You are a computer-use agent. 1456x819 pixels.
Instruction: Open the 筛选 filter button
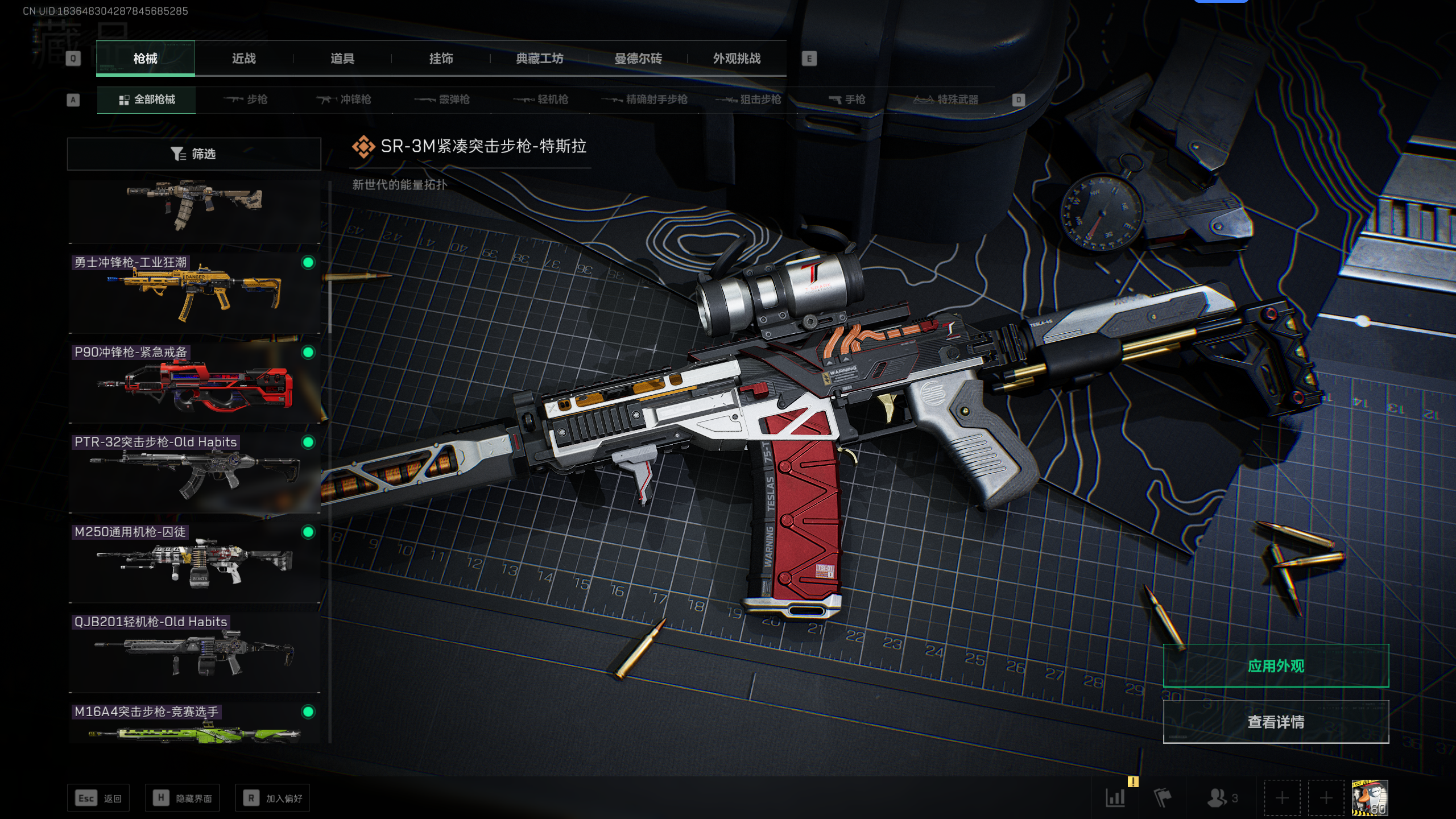[194, 154]
